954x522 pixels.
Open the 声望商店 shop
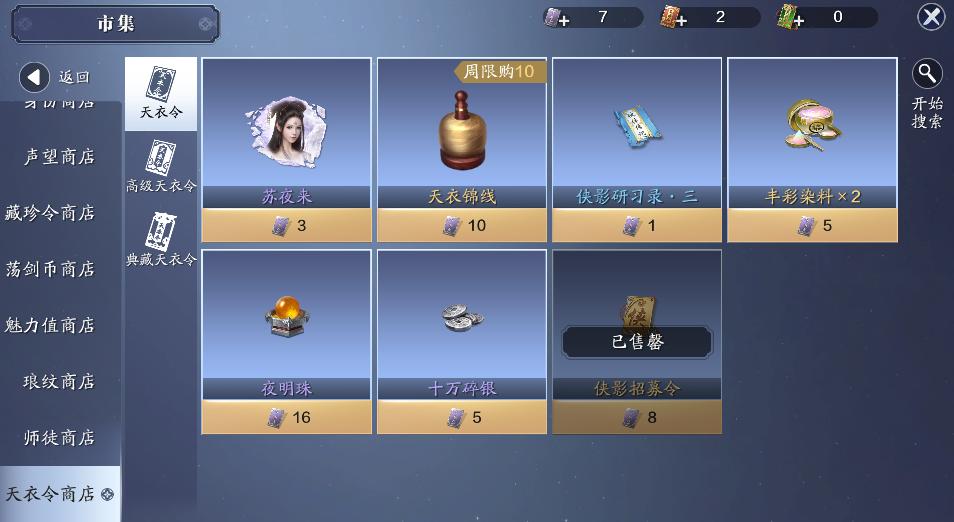tap(59, 157)
